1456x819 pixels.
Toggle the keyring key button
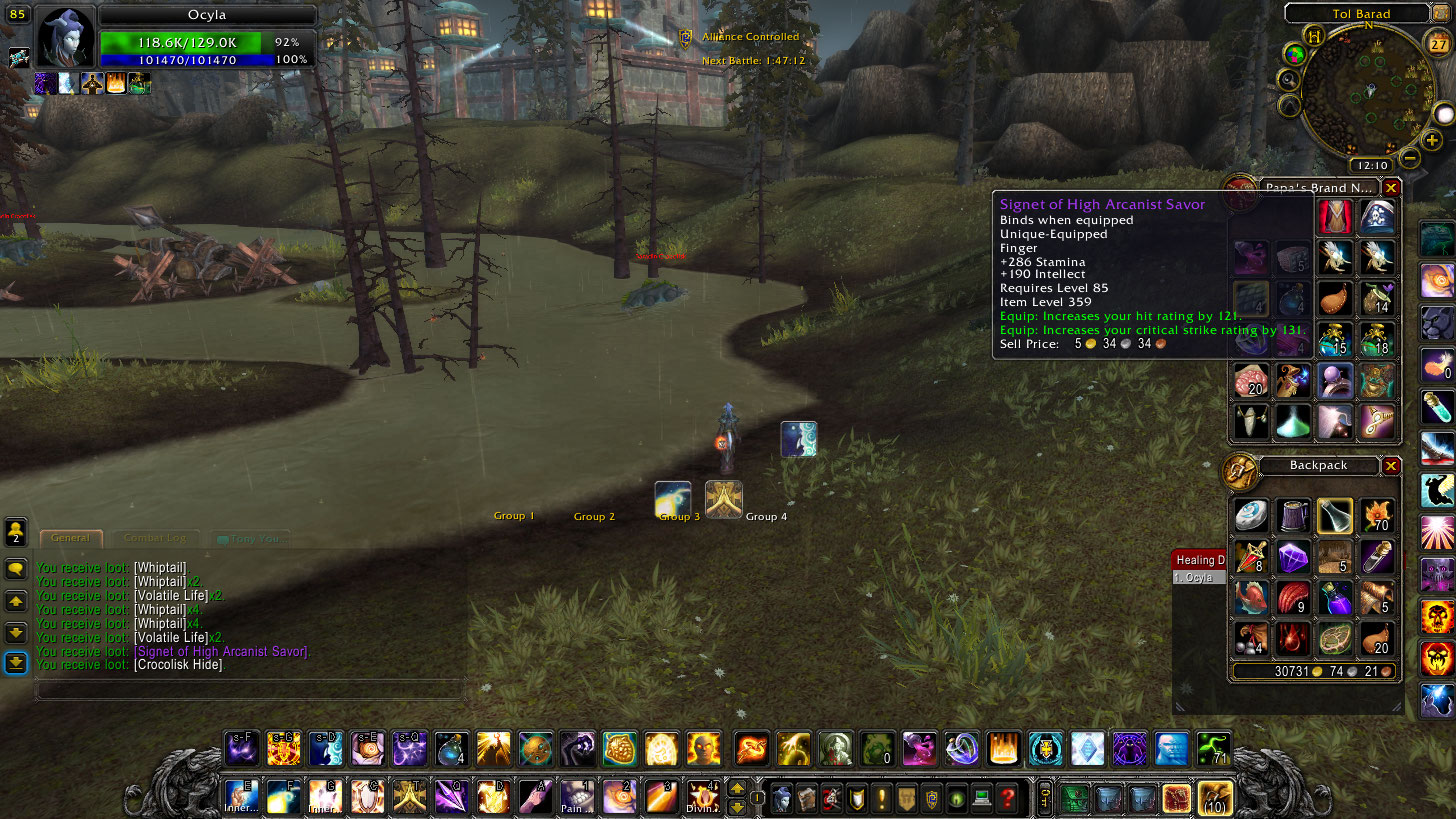point(1044,798)
